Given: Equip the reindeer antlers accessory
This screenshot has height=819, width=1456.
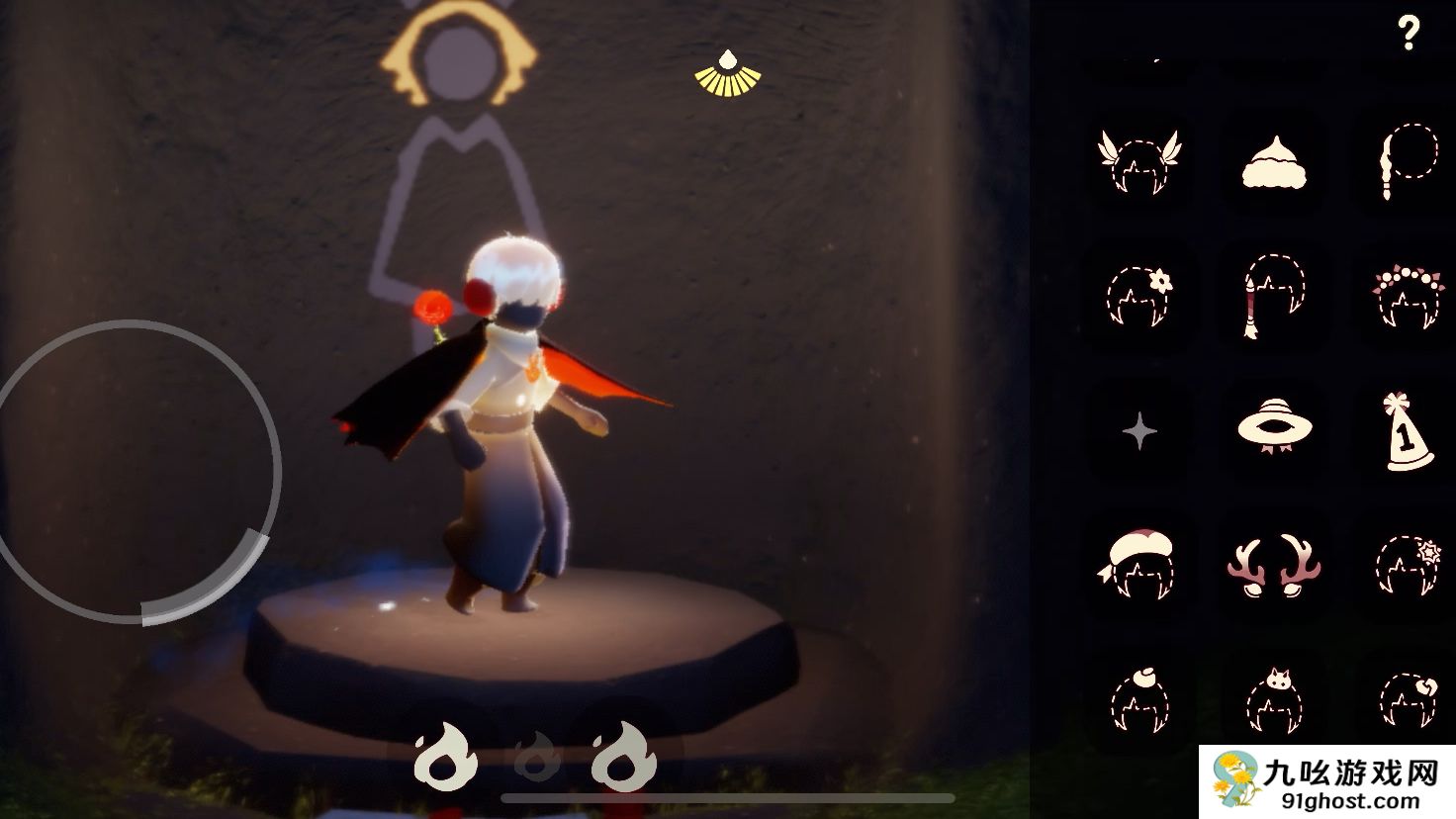Looking at the screenshot, I should (x=1274, y=565).
